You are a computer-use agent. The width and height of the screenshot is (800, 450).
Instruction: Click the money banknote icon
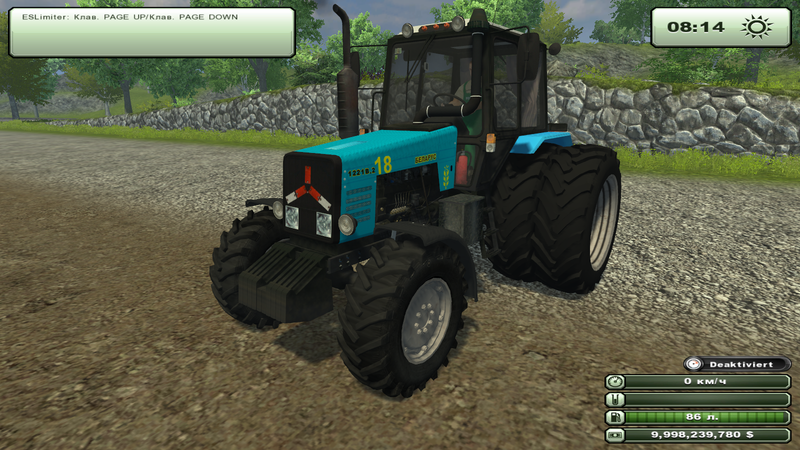[x=615, y=435]
